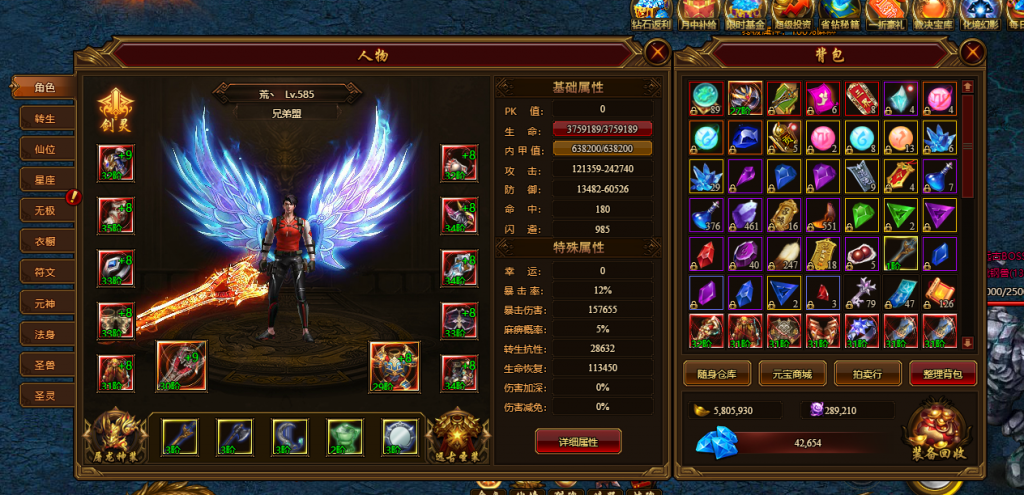The image size is (1024, 495).
Task: Go to the 衣橱 wardrobe tab
Action: click(44, 241)
